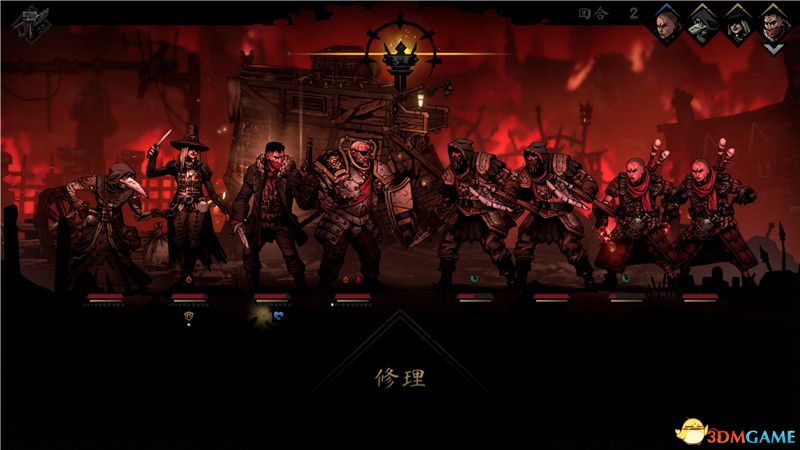Screen dimensions: 800x450
Task: Inspect the blue heart token under Highwayman
Action: tap(280, 314)
